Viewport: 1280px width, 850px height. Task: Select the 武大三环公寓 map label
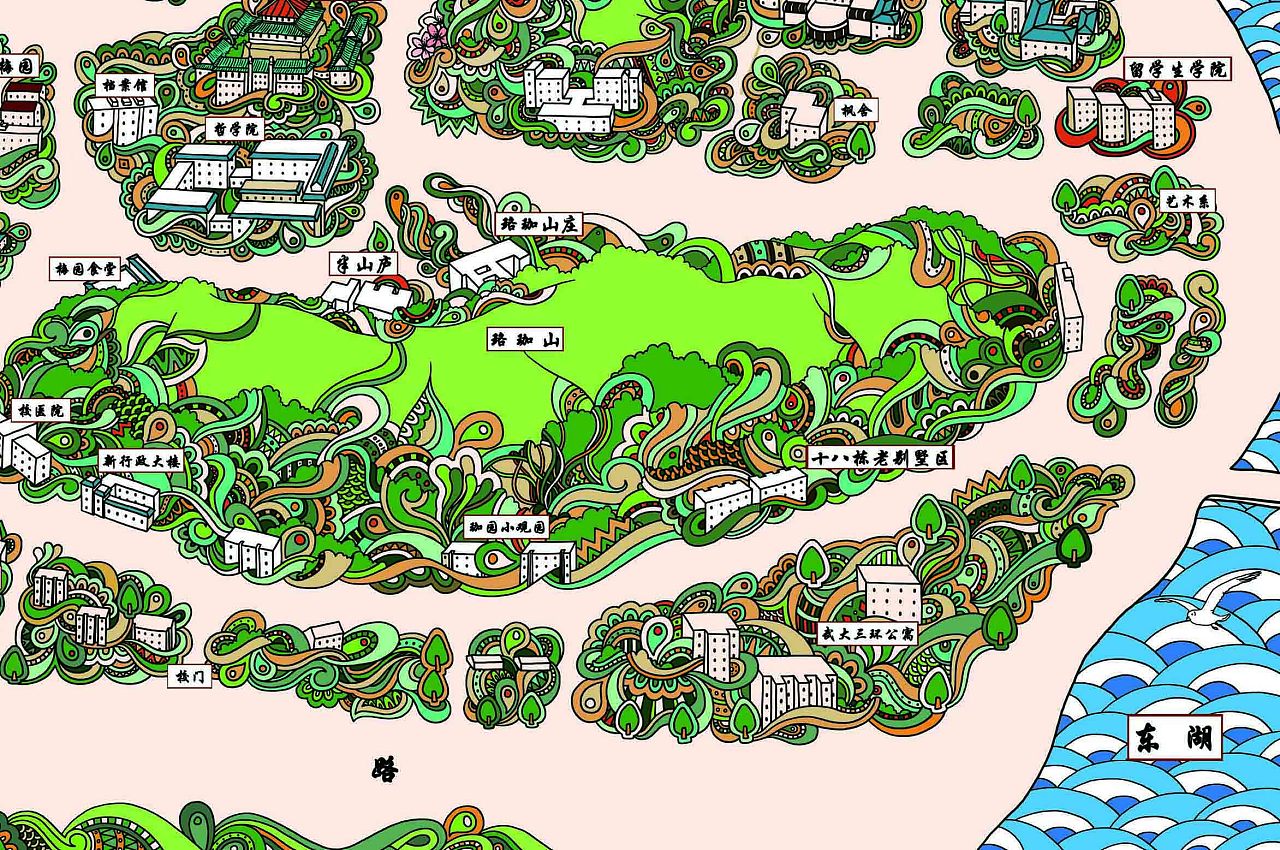pyautogui.click(x=867, y=633)
